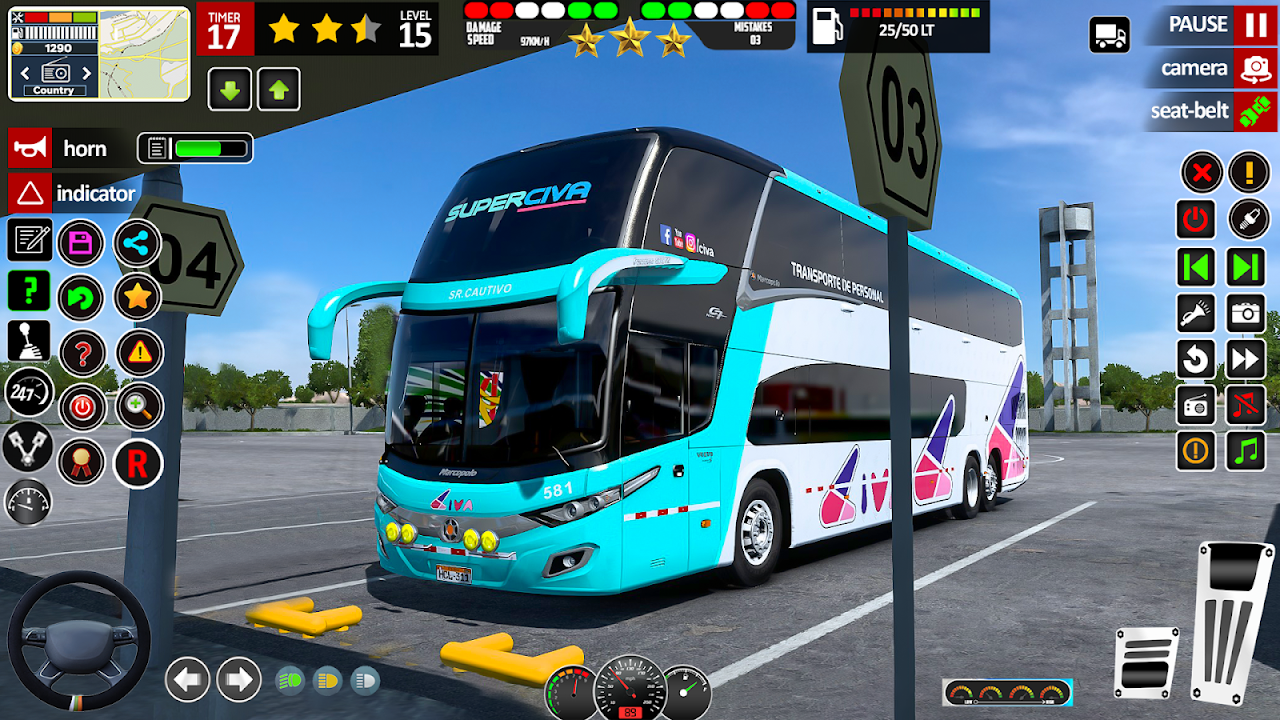Viewport: 1280px width, 720px height.
Task: Open the gear shifter icon
Action: pos(29,341)
